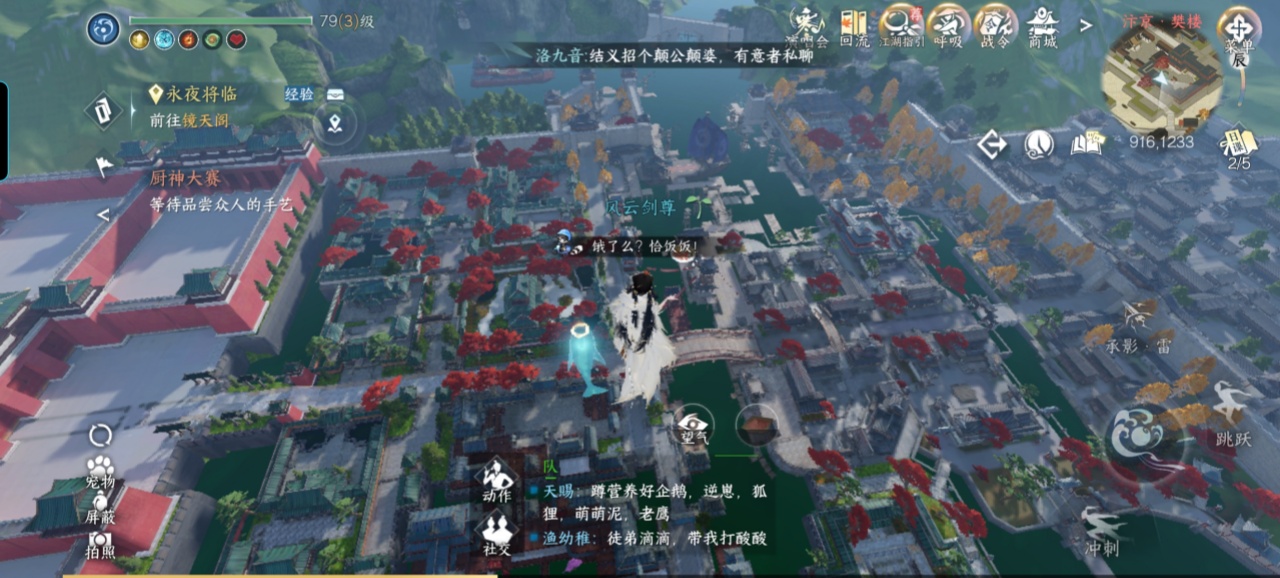Image resolution: width=1280 pixels, height=578 pixels.
Task: Use the 冲刺 dash button
Action: click(1103, 529)
